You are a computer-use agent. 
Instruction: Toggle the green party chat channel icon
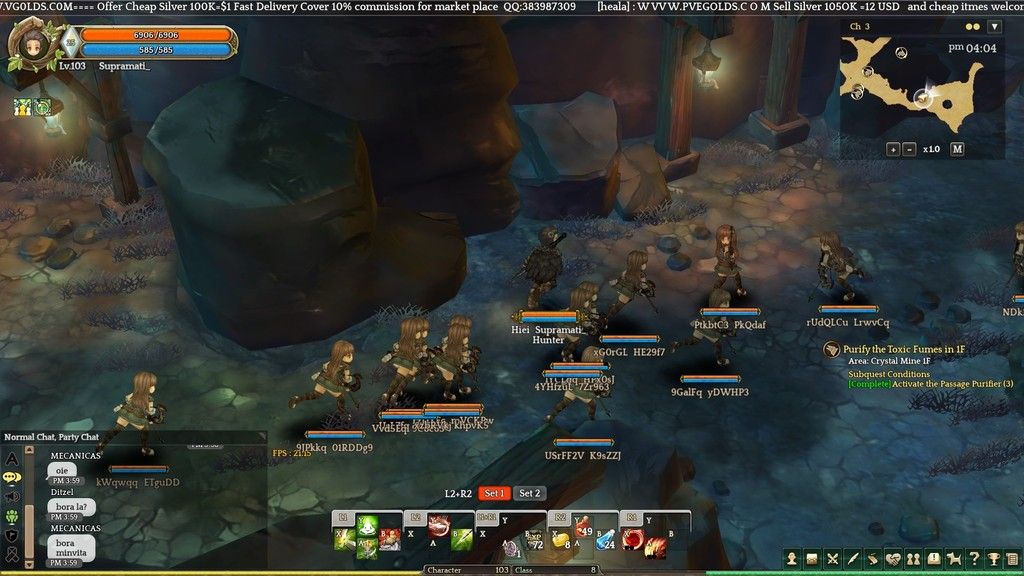point(13,516)
